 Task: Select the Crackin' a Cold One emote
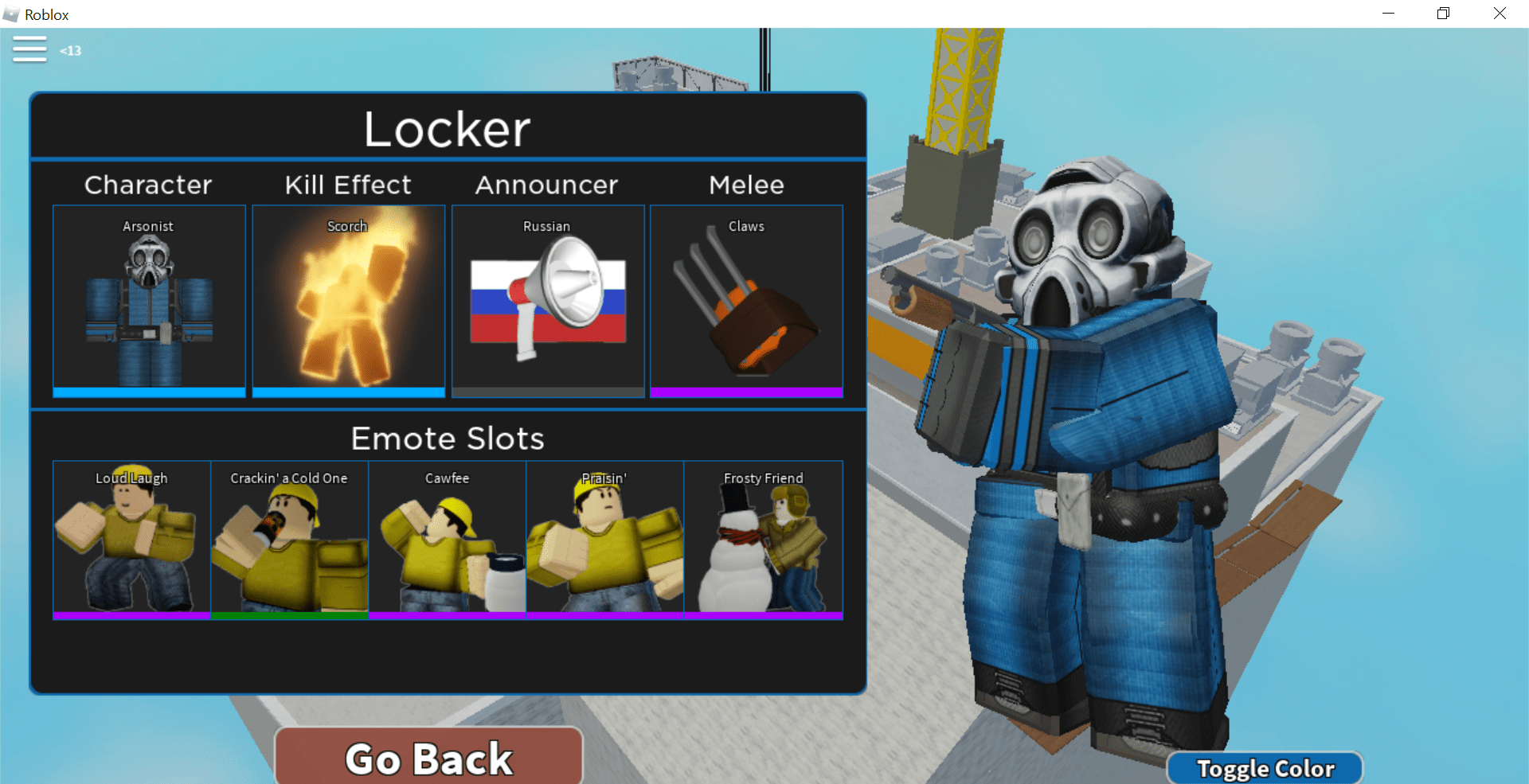(289, 540)
